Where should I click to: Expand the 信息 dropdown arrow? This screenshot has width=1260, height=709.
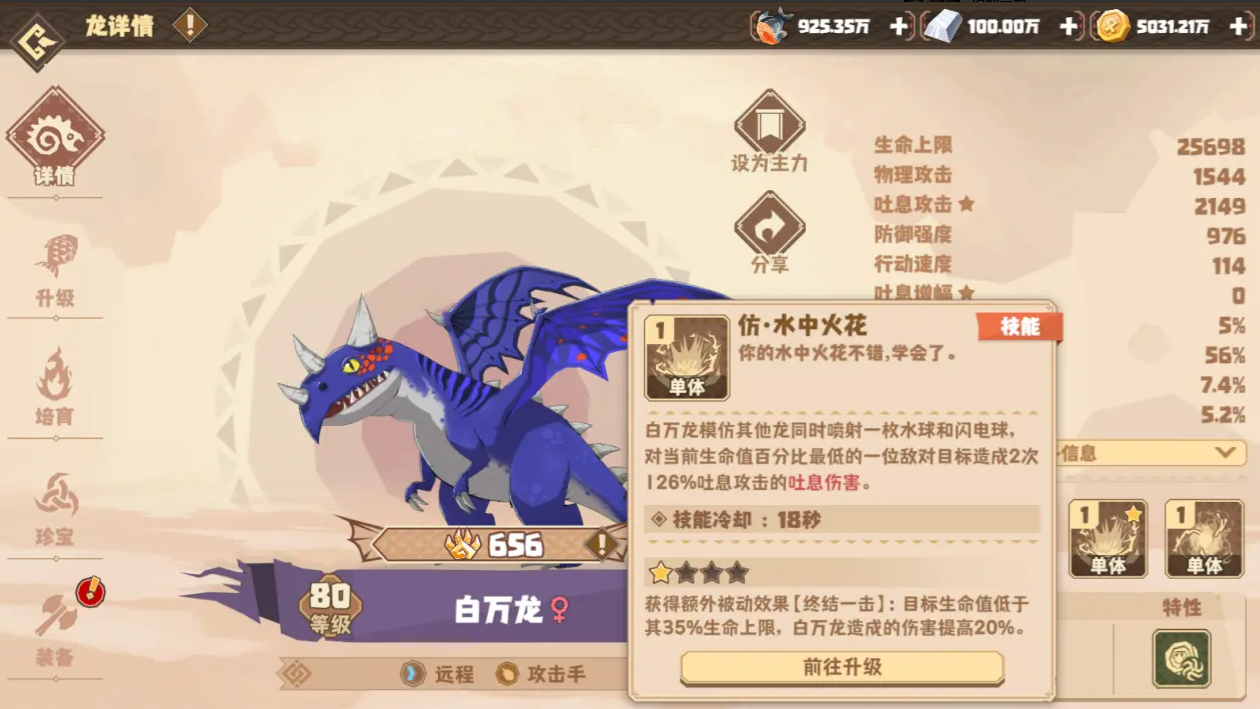click(1225, 453)
